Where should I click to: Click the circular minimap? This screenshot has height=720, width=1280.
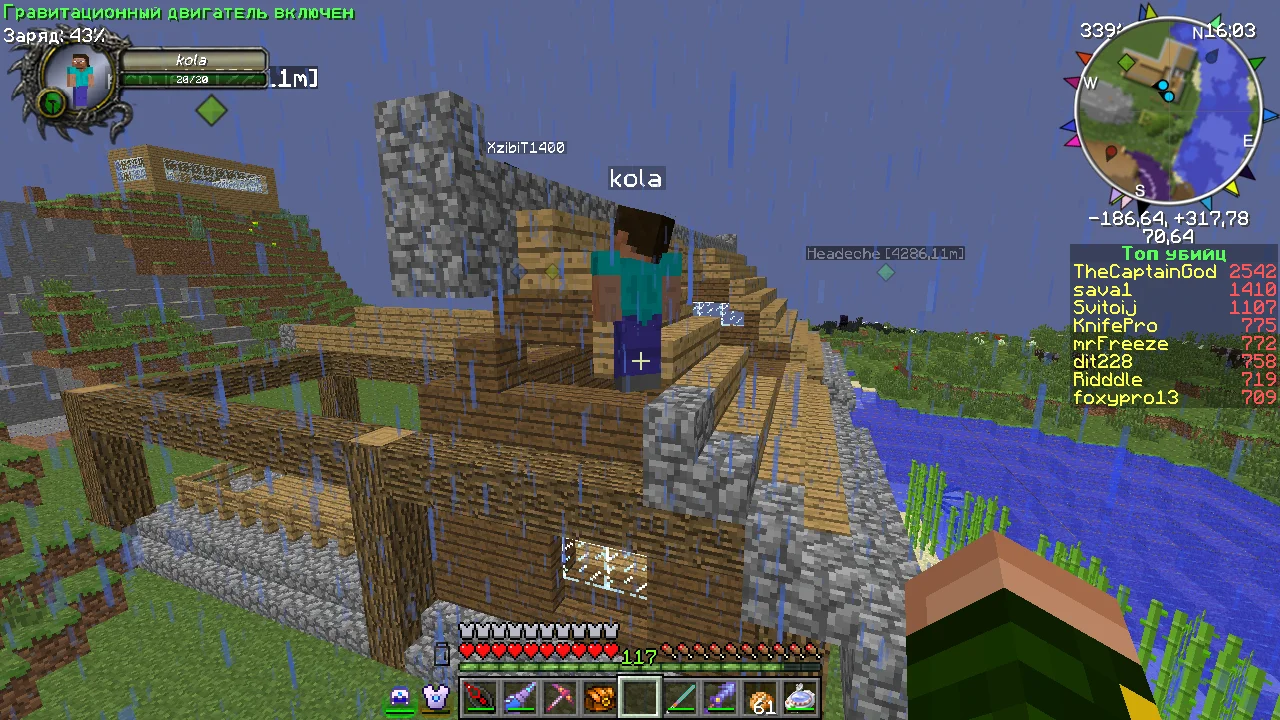(x=1167, y=112)
